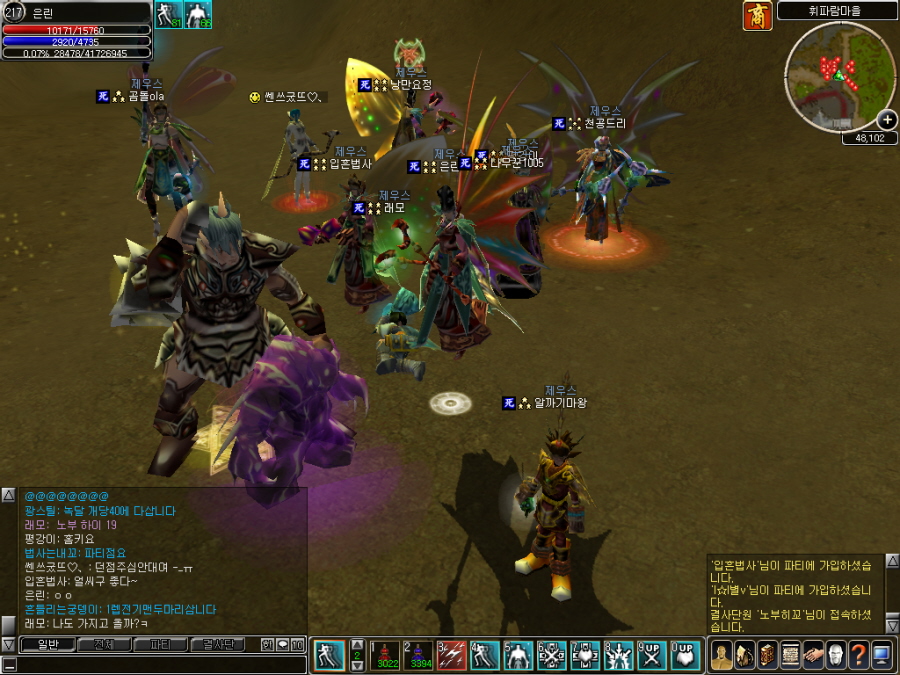
Task: Open the 파티 chat tab
Action: click(x=160, y=645)
